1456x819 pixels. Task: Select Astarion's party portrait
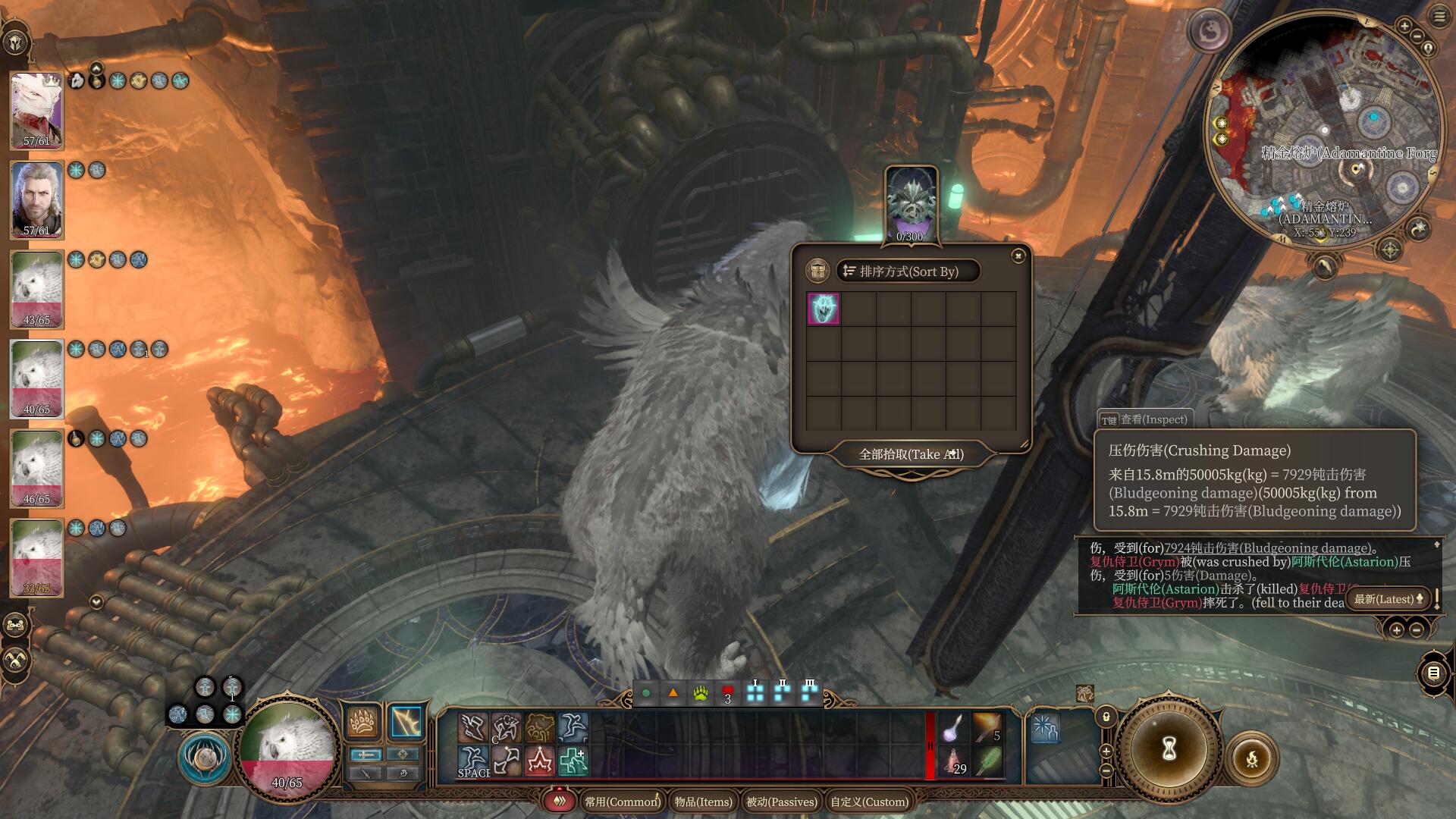tap(36, 200)
